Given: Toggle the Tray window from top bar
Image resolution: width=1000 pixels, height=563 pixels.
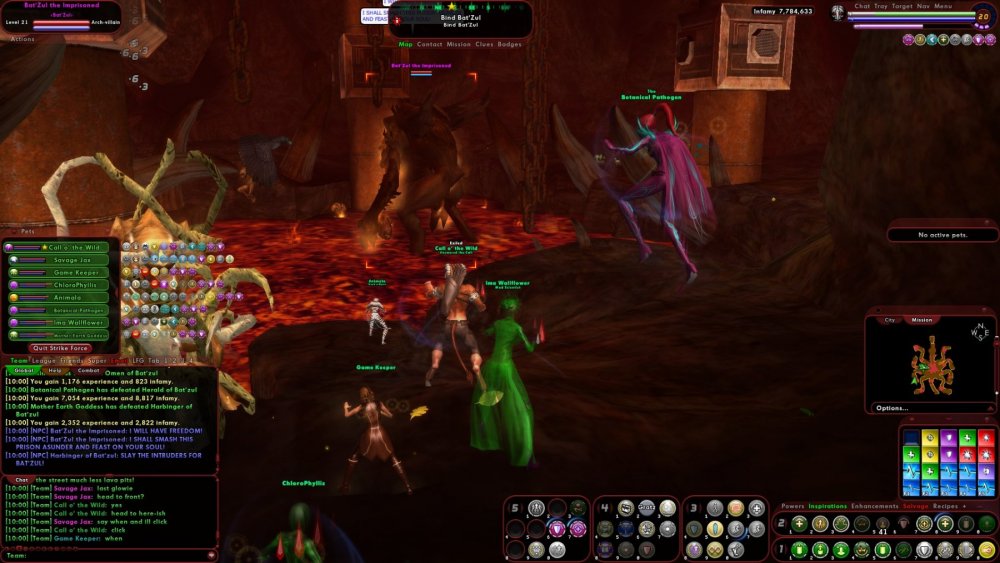Looking at the screenshot, I should click(x=881, y=6).
